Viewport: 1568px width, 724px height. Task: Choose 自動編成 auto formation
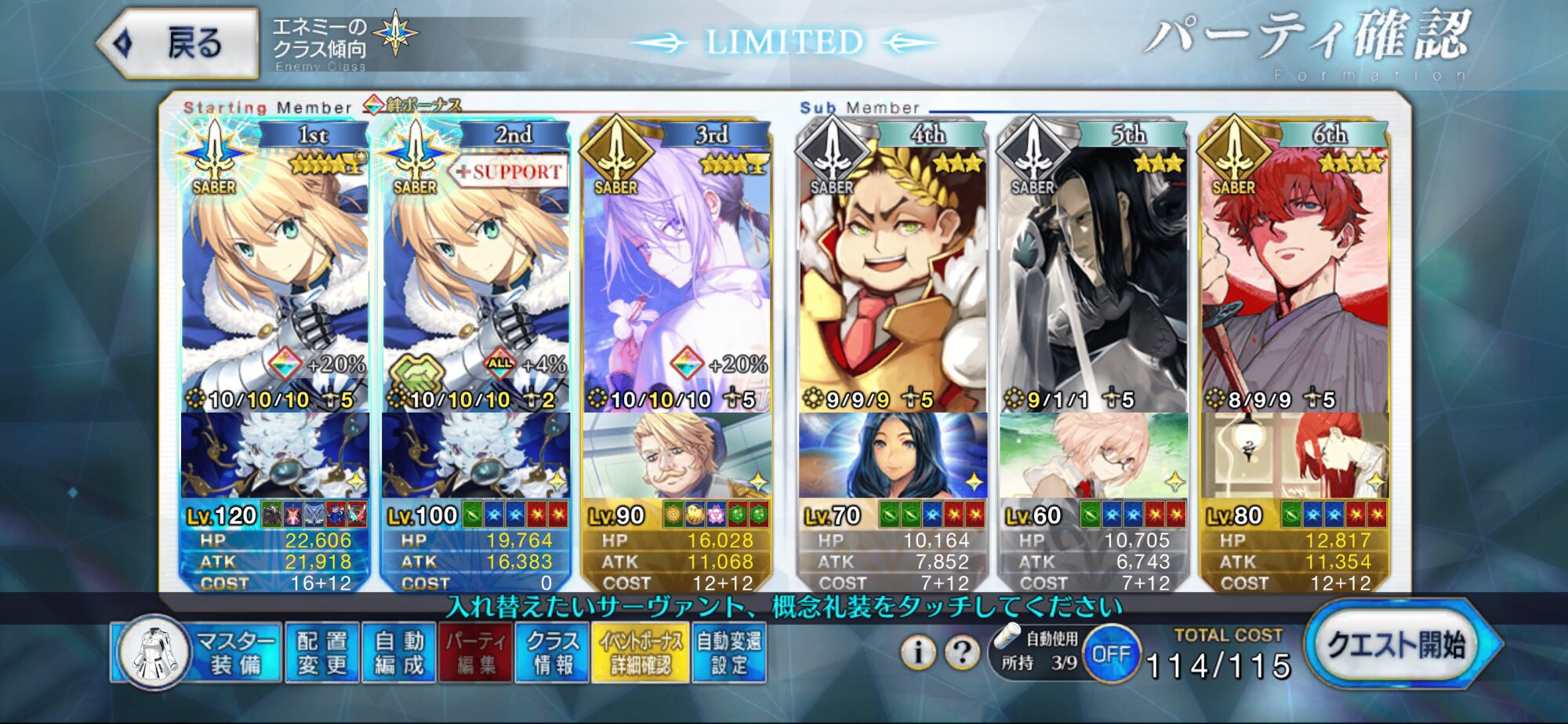point(399,653)
